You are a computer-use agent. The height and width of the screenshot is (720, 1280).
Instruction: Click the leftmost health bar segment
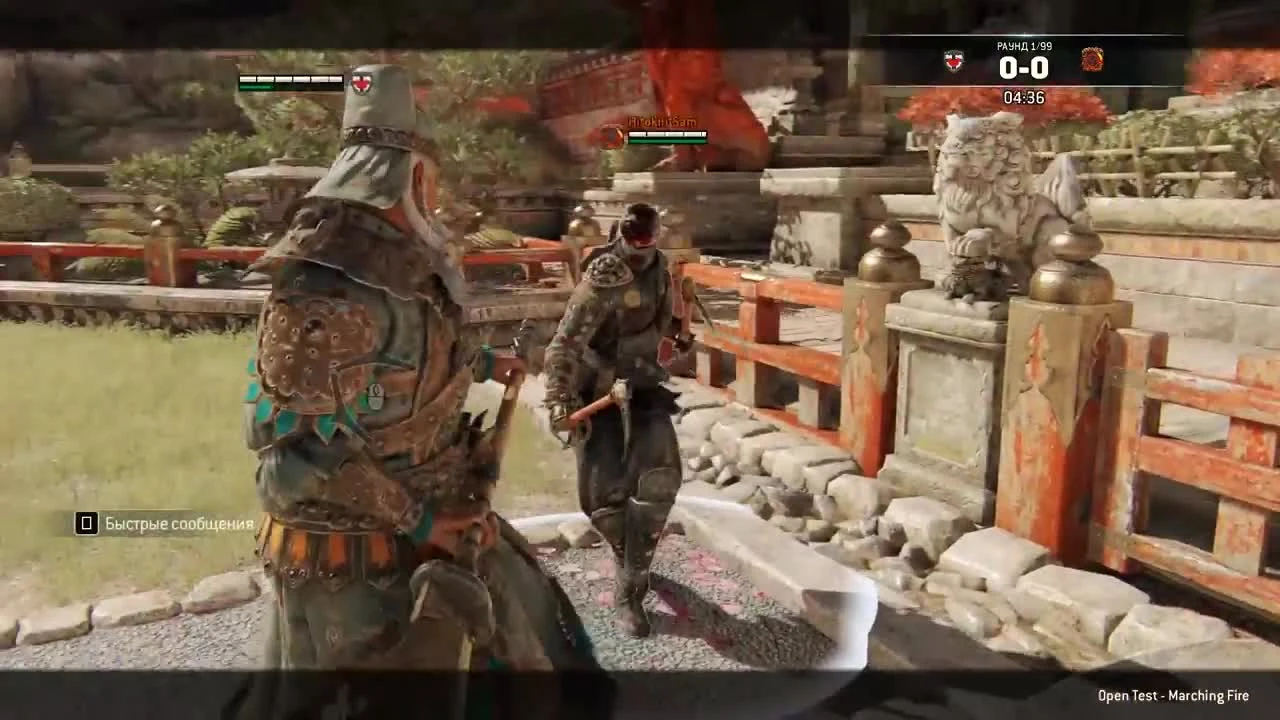246,79
